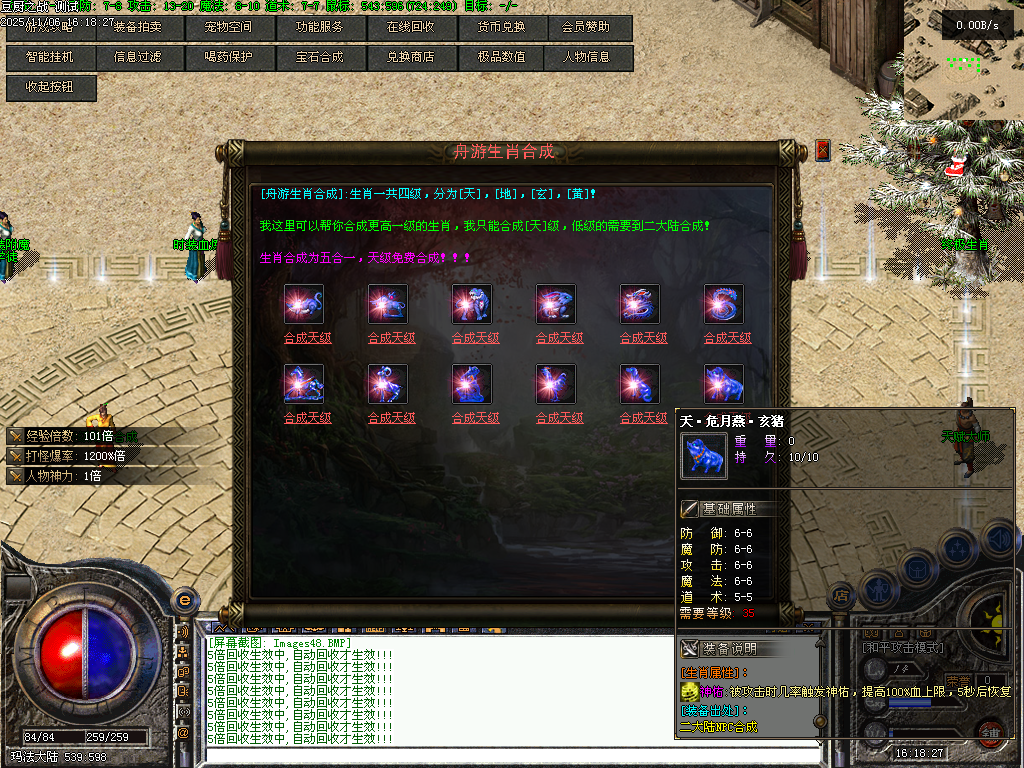The width and height of the screenshot is (1024, 768).
Task: Select the 货币兑换 button
Action: (500, 27)
